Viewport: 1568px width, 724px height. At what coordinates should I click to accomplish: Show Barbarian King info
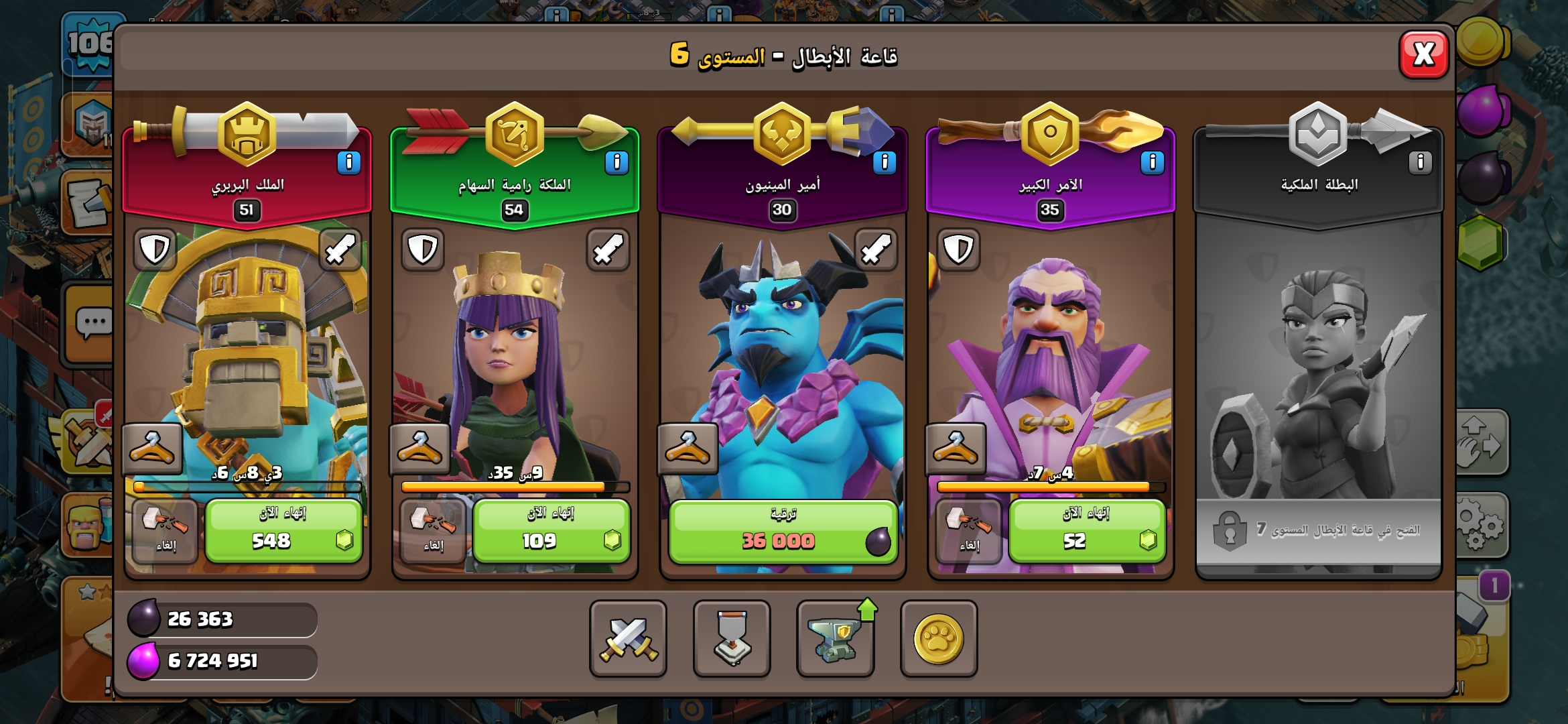point(348,162)
